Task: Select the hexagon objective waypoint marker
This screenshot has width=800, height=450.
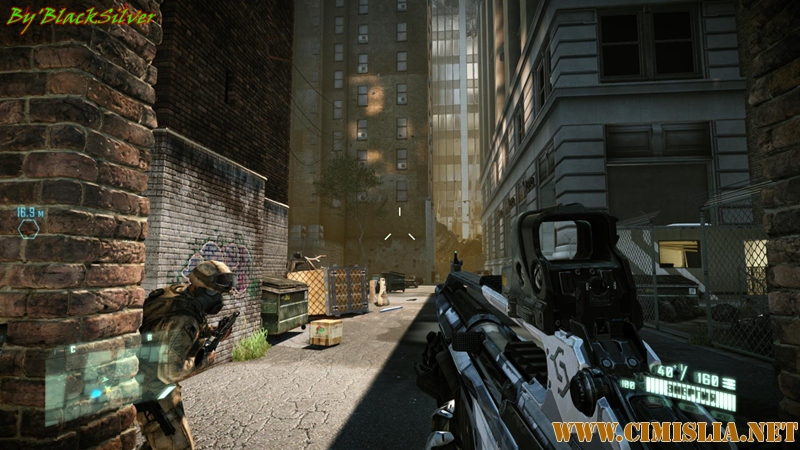Action: click(x=29, y=227)
